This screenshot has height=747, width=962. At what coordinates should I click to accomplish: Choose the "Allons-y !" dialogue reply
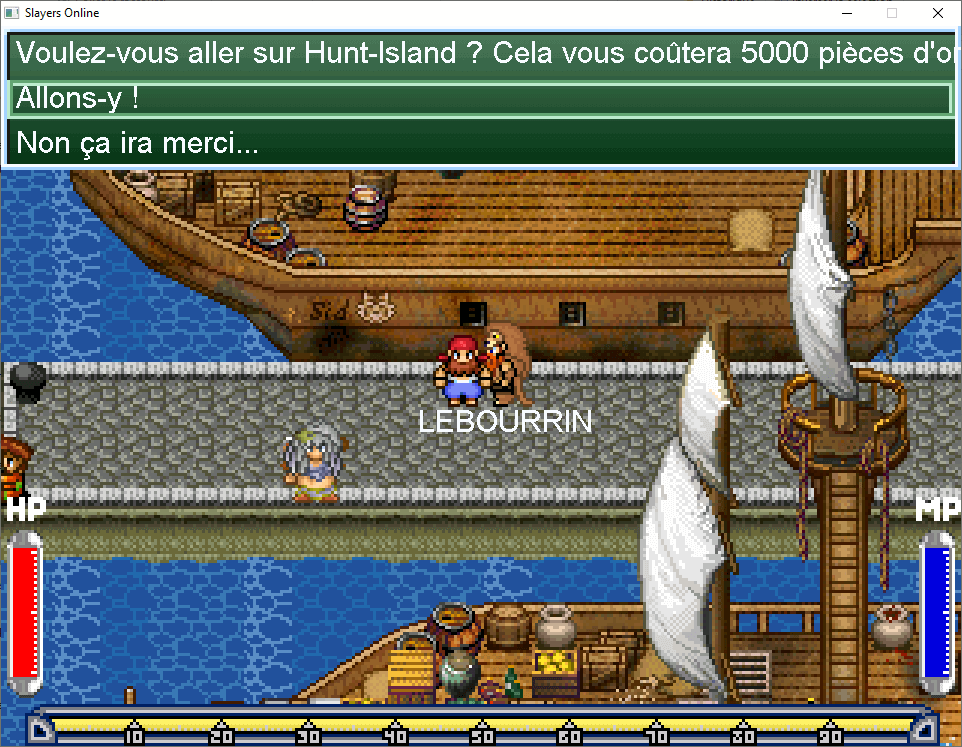[480, 99]
